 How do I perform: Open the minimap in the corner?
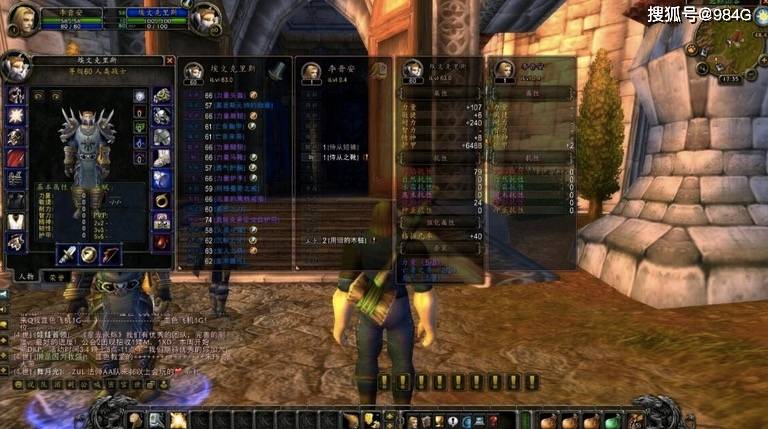pyautogui.click(x=731, y=40)
